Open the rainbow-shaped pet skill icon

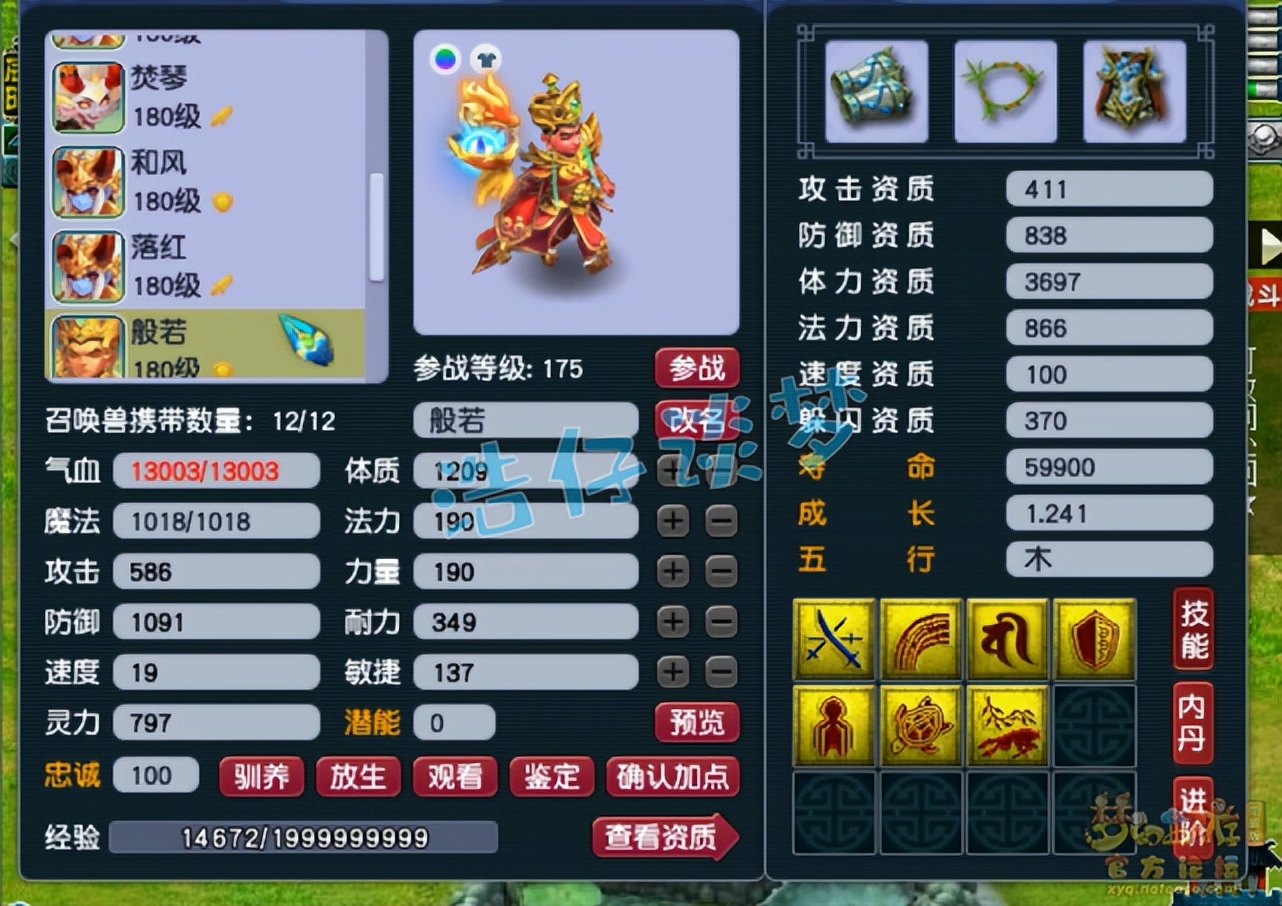[x=921, y=637]
